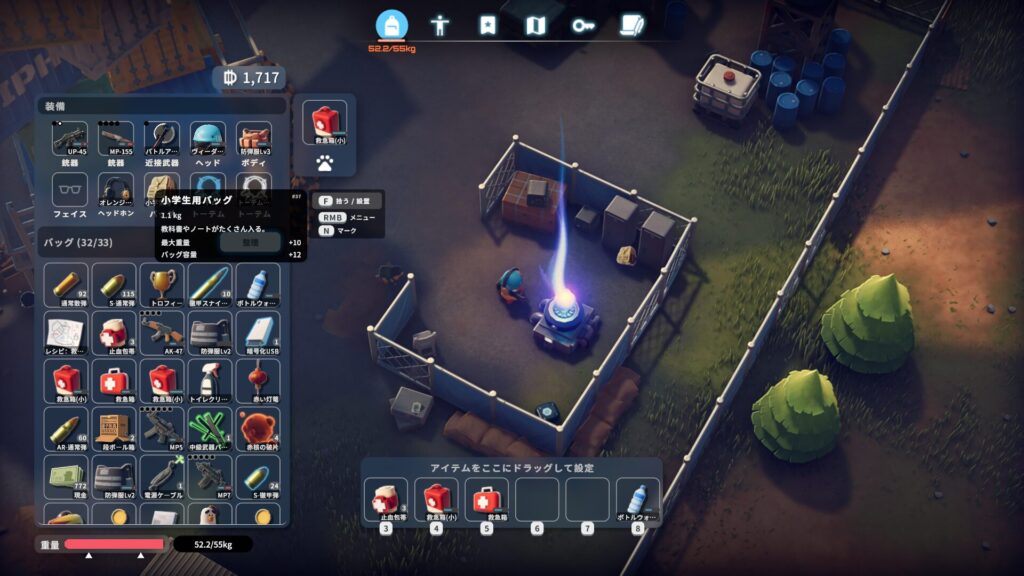Open the key icon tab
The width and height of the screenshot is (1024, 576).
[584, 25]
